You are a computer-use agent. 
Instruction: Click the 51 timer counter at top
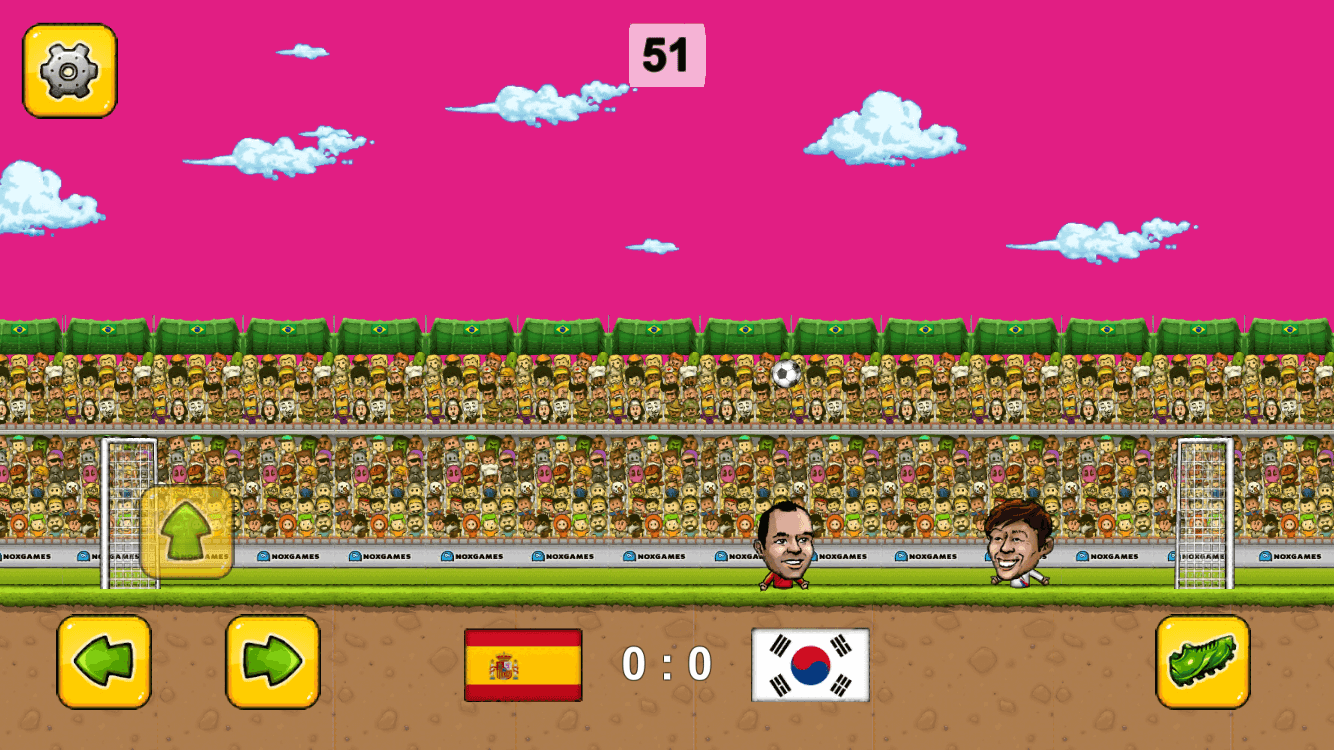[x=667, y=56]
